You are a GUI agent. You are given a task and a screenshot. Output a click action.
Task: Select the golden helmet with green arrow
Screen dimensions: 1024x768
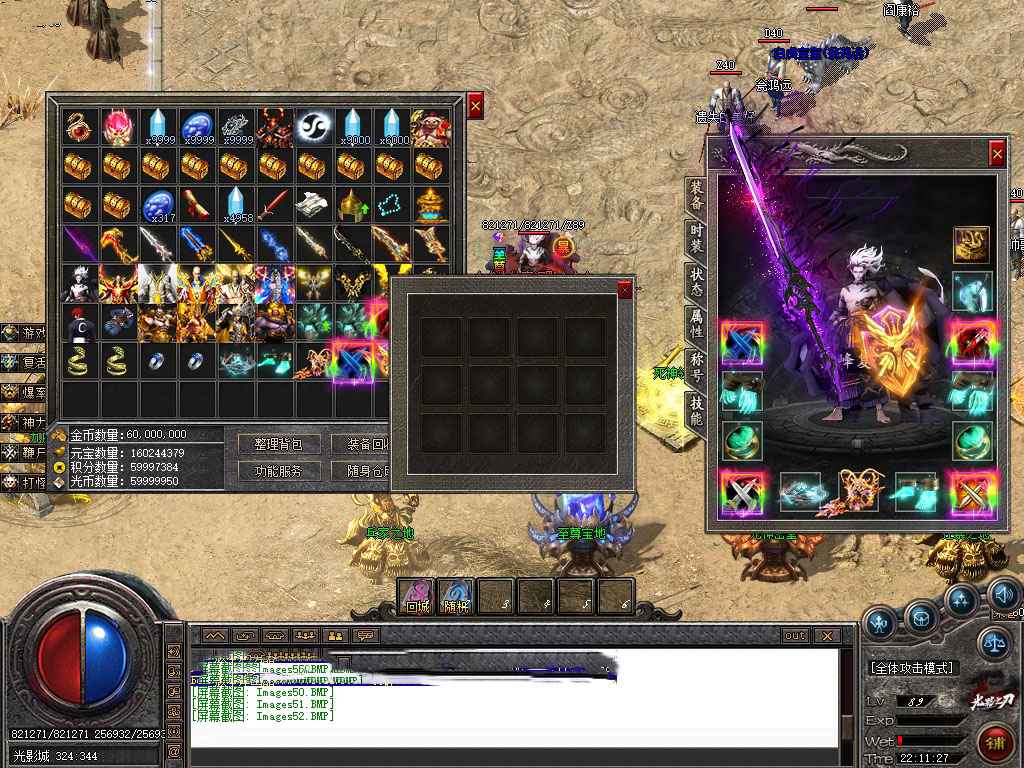351,205
